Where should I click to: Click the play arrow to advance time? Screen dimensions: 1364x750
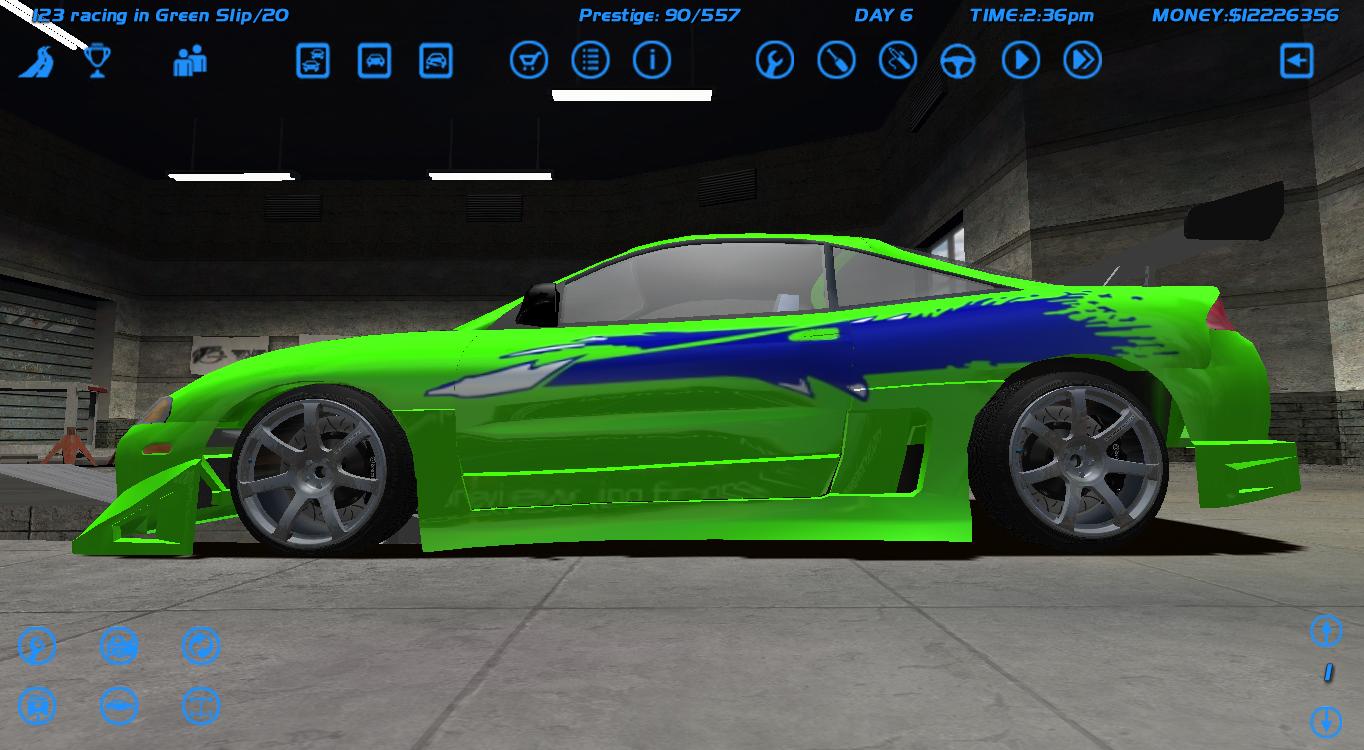[1019, 60]
